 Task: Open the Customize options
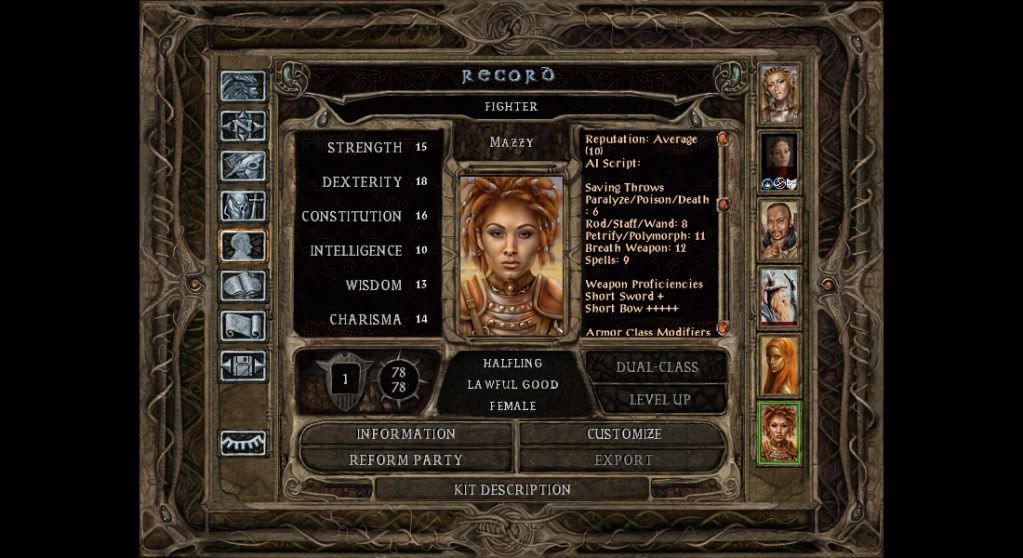(624, 434)
